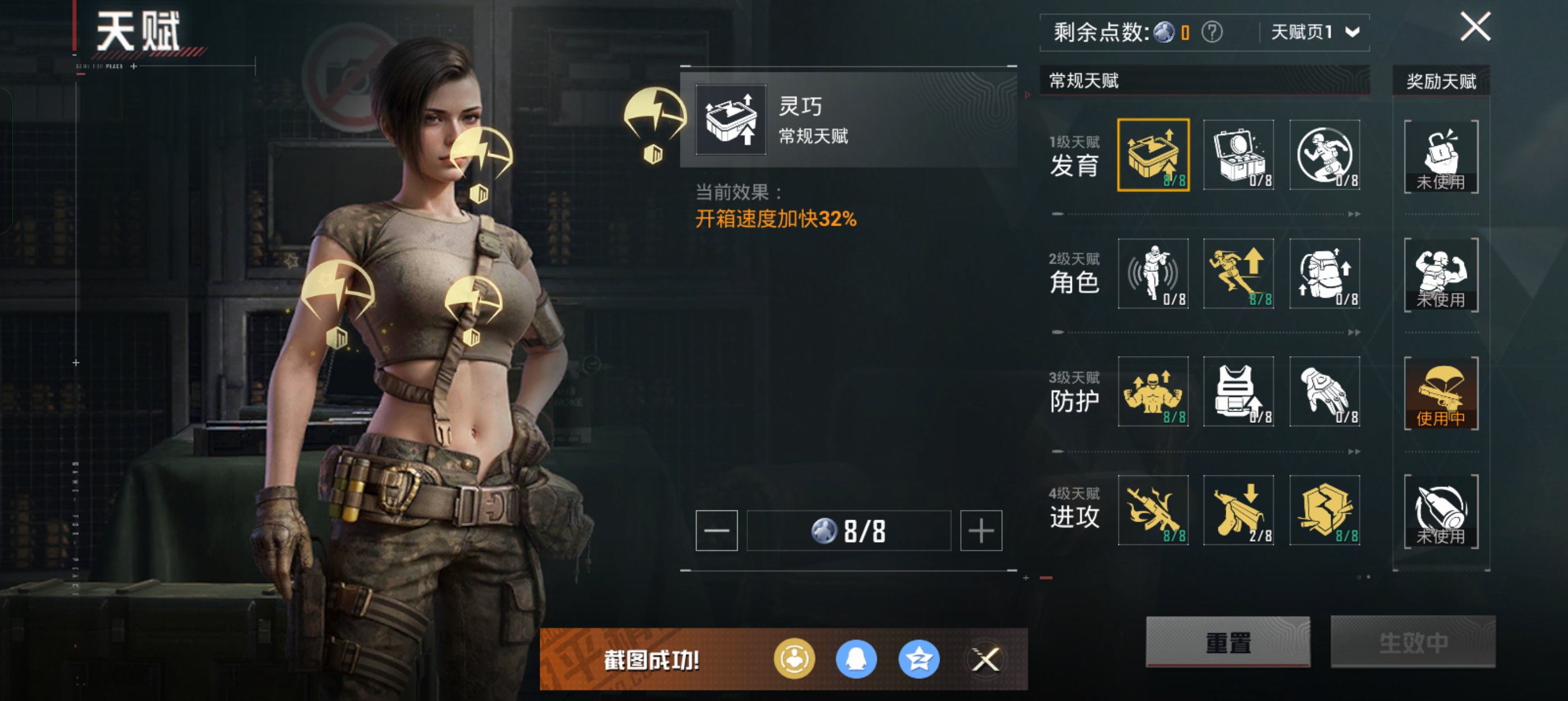
Task: Select the tactical glove talent
Action: 1325,392
